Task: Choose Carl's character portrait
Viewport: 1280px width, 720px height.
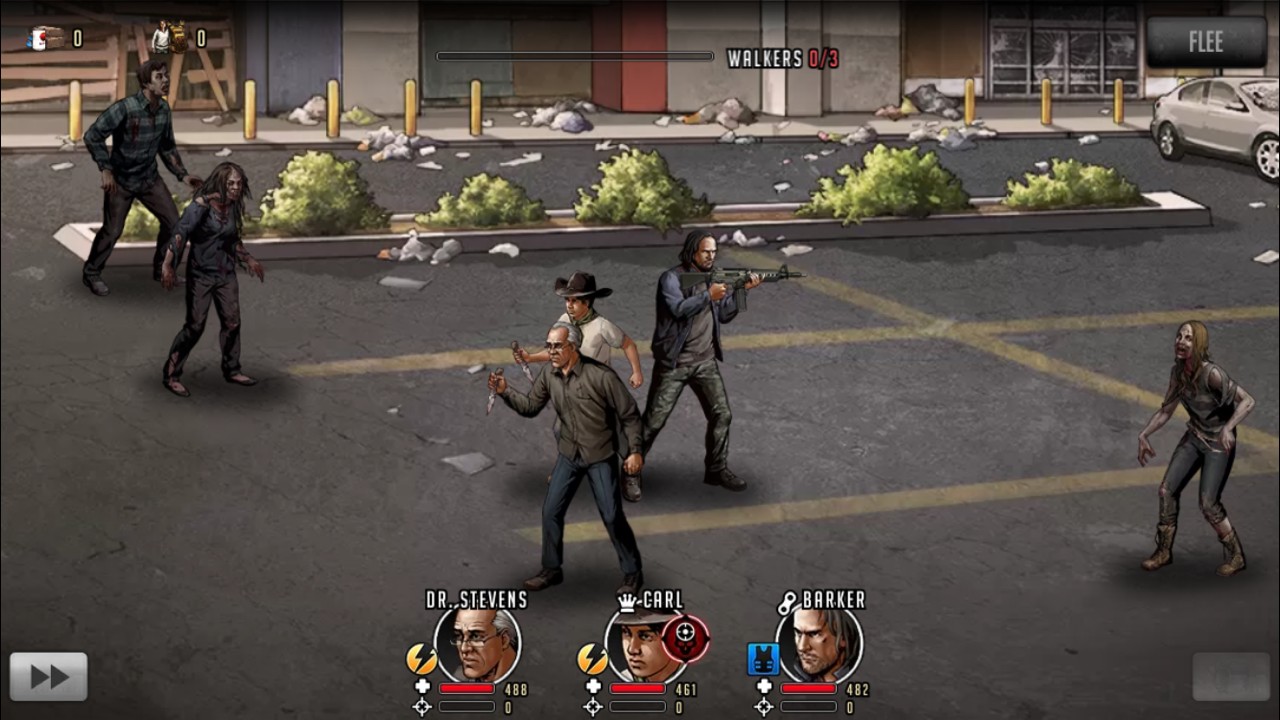Action: [645, 647]
